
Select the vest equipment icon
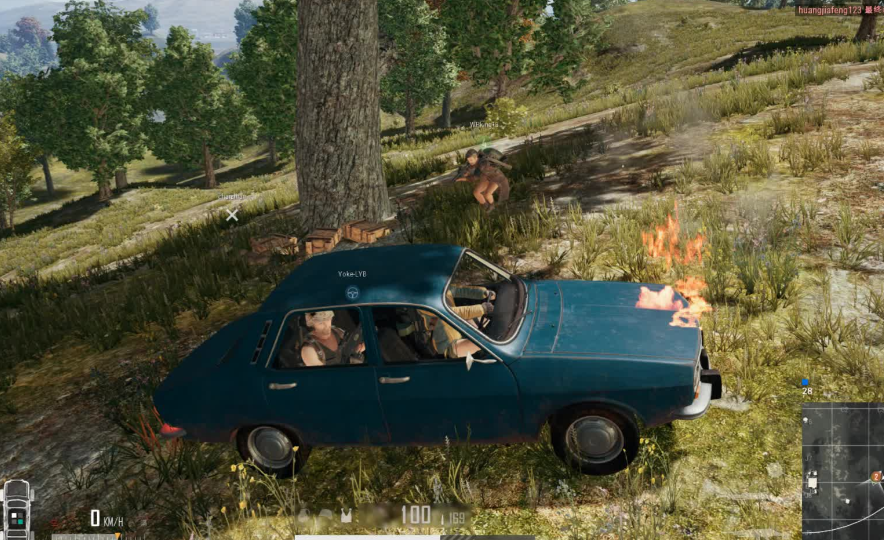tap(346, 516)
